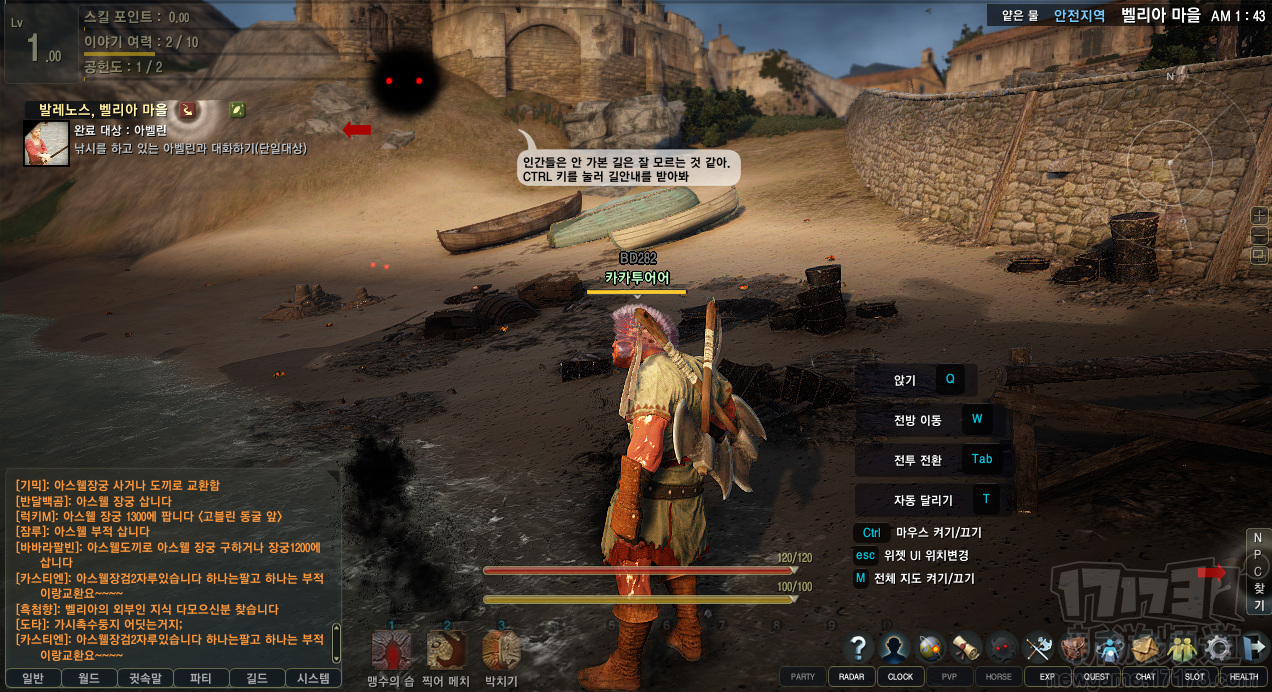Screen dimensions: 1272x692
Task: Switch chat to the 파티 tab
Action: click(200, 678)
